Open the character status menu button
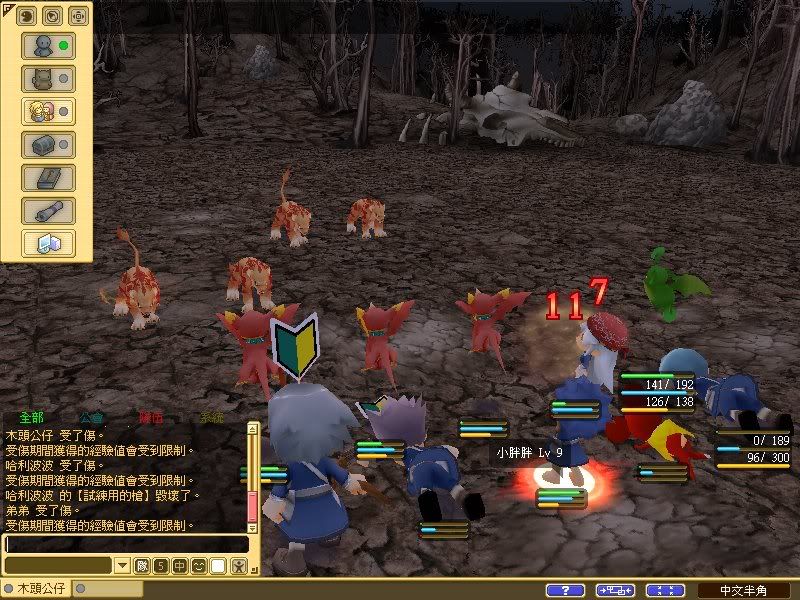800x600 pixels. pos(48,45)
